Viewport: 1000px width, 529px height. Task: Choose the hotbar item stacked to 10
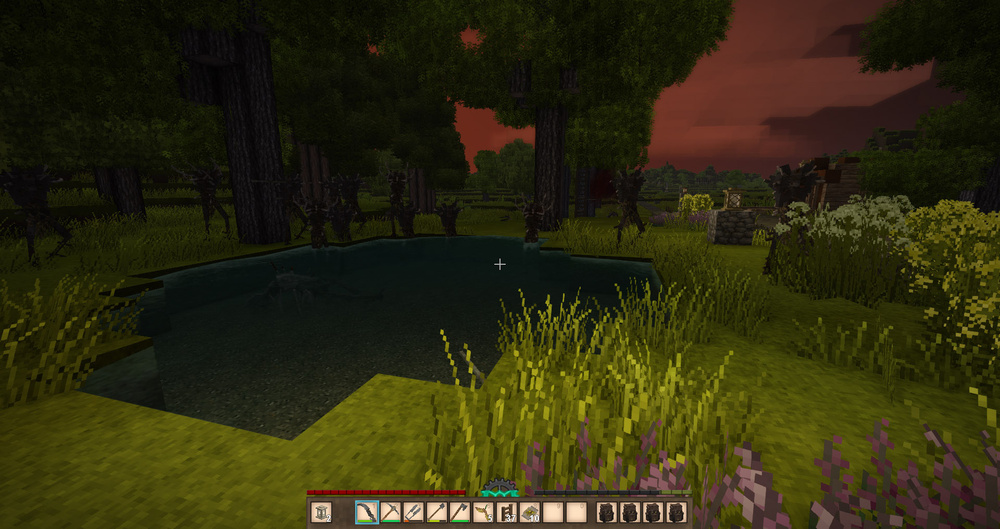pyautogui.click(x=530, y=513)
